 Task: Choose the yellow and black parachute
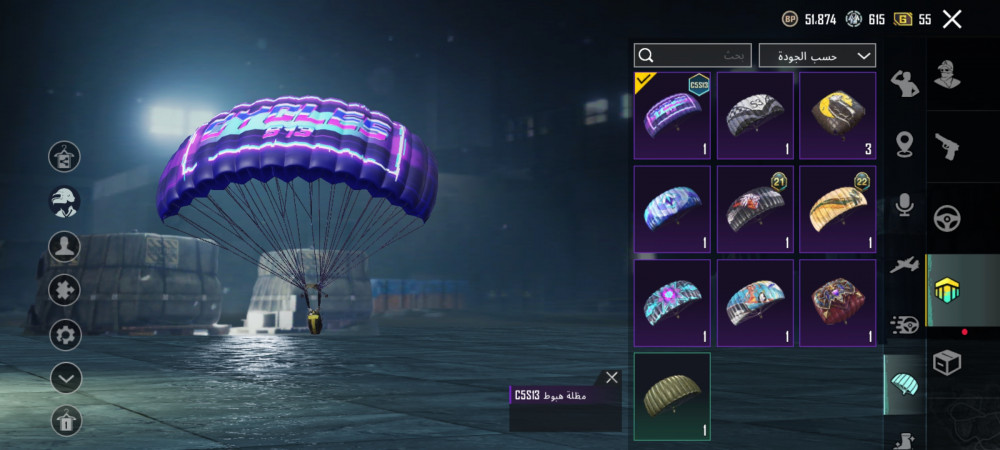point(838,116)
